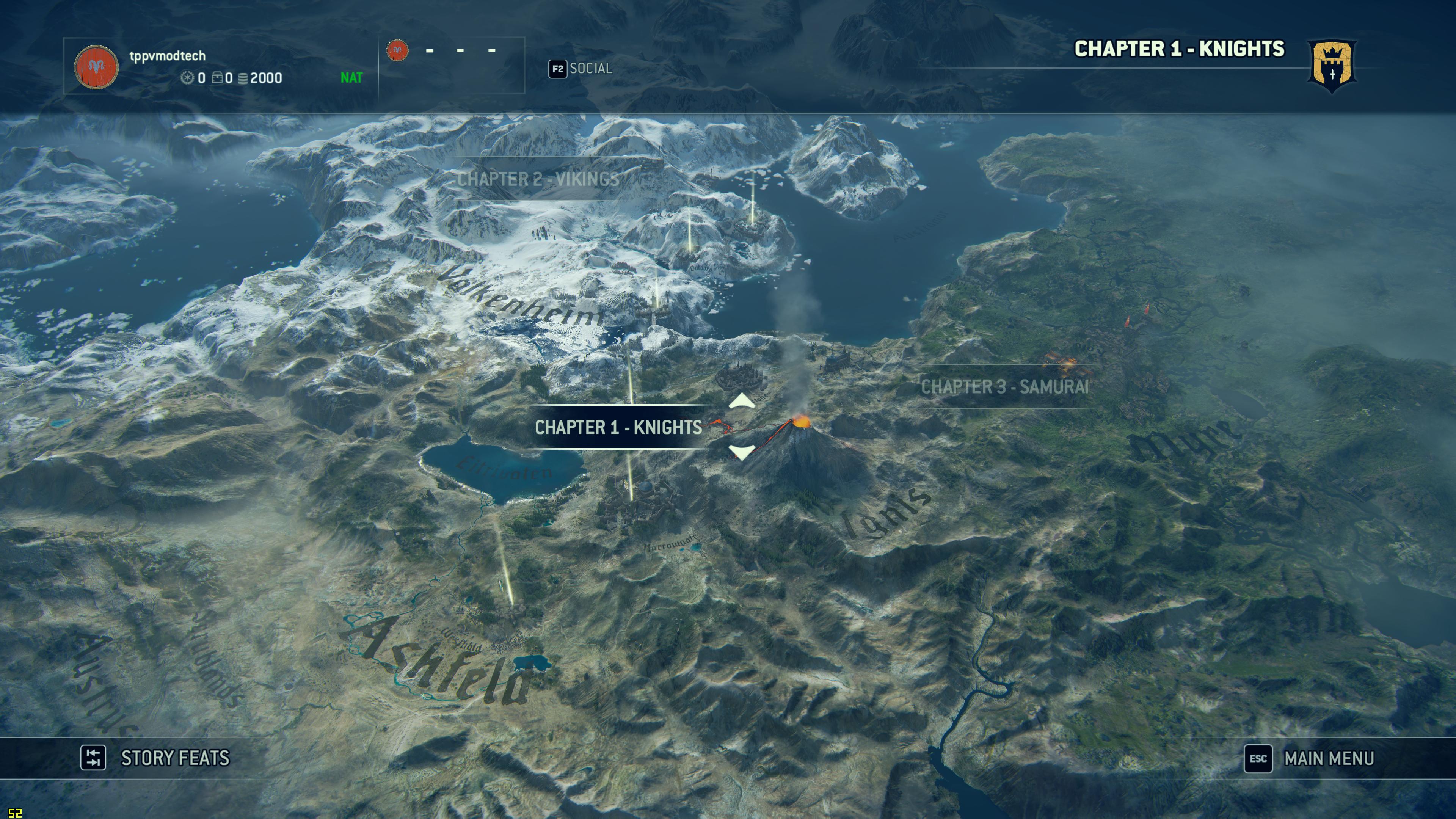The width and height of the screenshot is (1456, 819).
Task: Click the up arrow beside Chapter 1
Action: coord(742,402)
